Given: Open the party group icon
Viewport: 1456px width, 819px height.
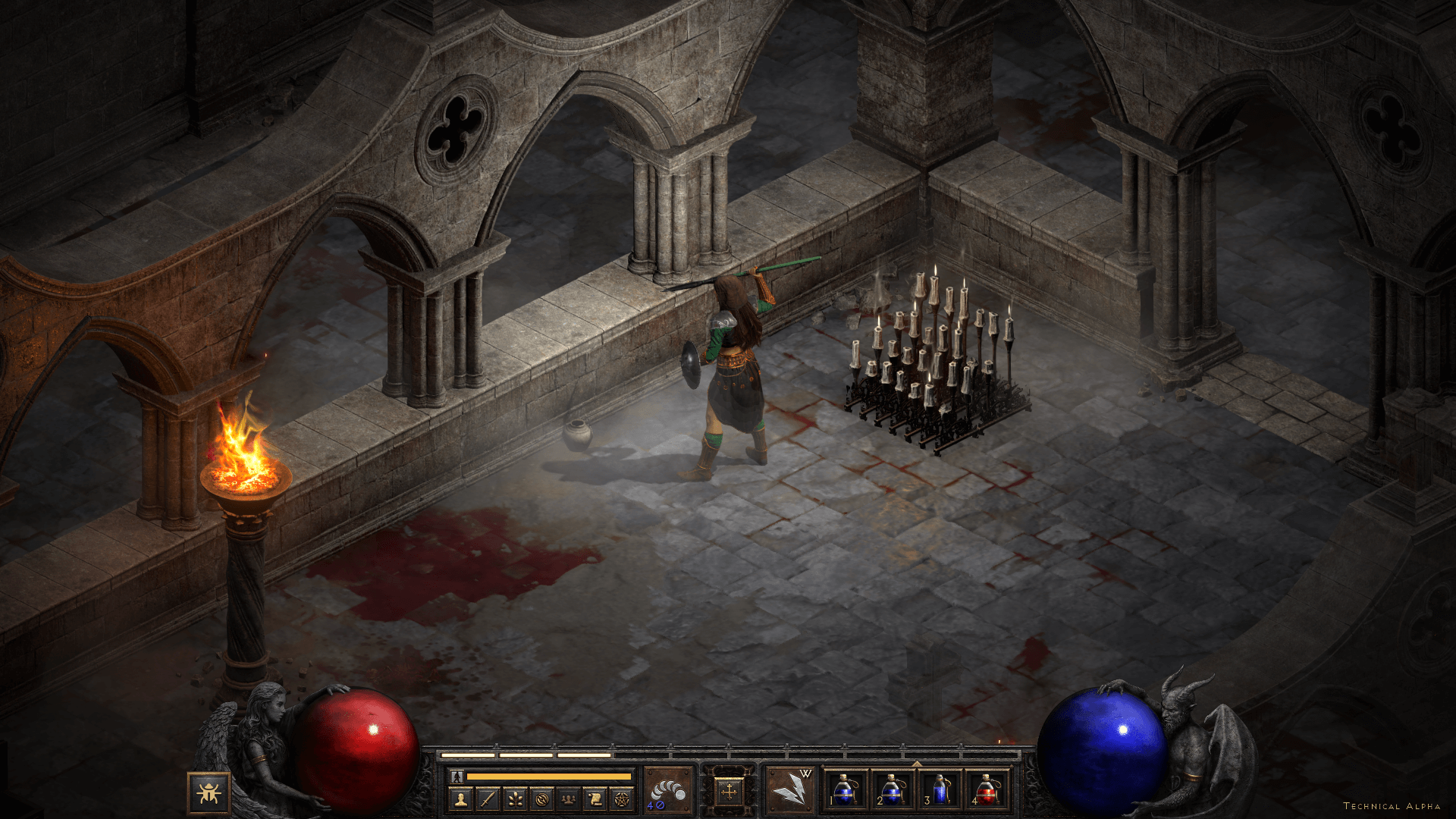Looking at the screenshot, I should [568, 799].
